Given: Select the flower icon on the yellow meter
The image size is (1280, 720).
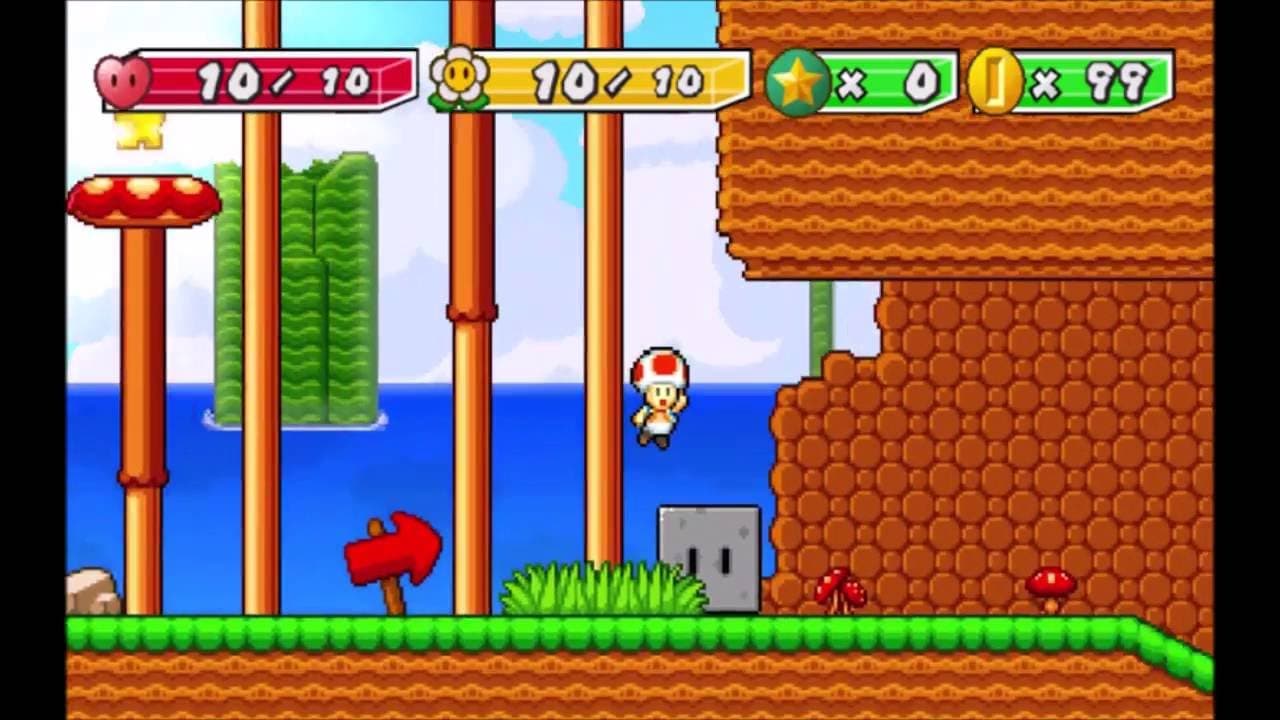Looking at the screenshot, I should pyautogui.click(x=460, y=74).
